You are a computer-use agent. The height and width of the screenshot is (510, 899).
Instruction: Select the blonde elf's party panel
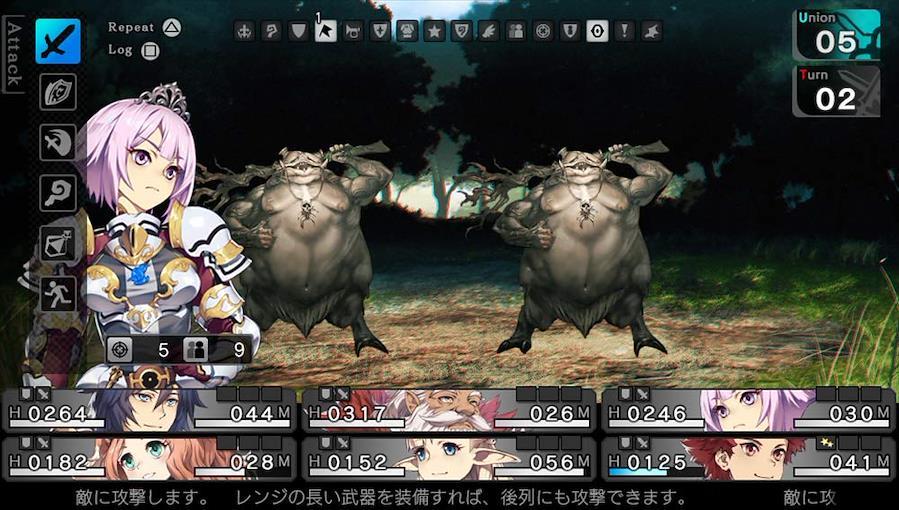(x=448, y=459)
